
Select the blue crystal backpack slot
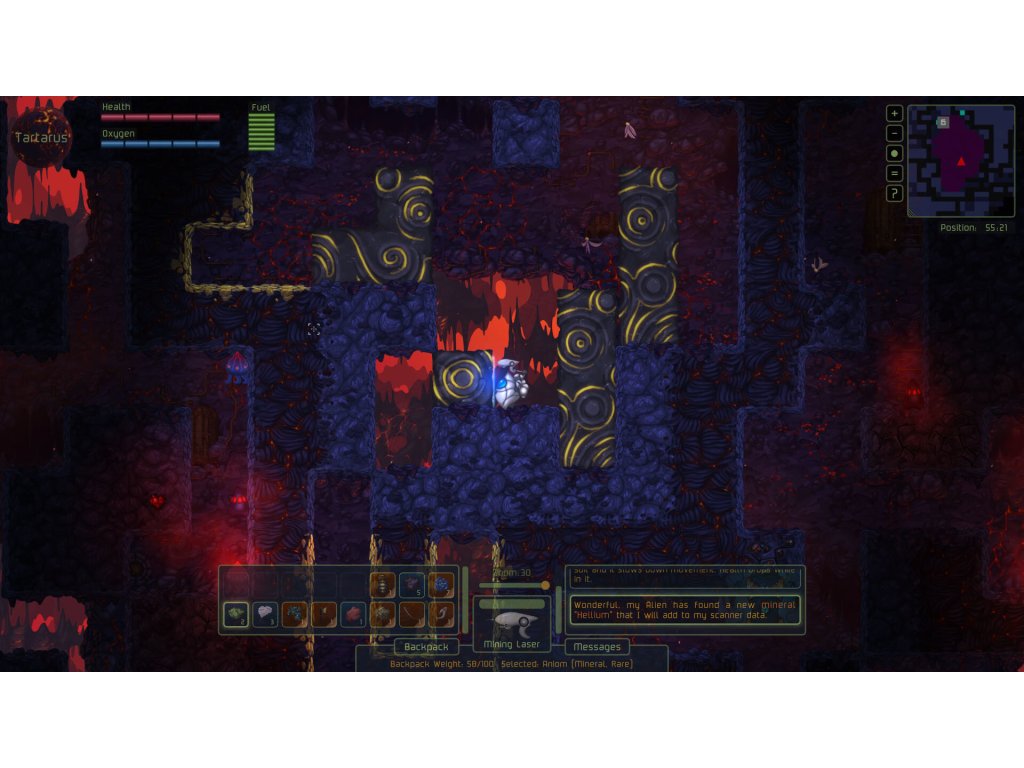pyautogui.click(x=441, y=585)
